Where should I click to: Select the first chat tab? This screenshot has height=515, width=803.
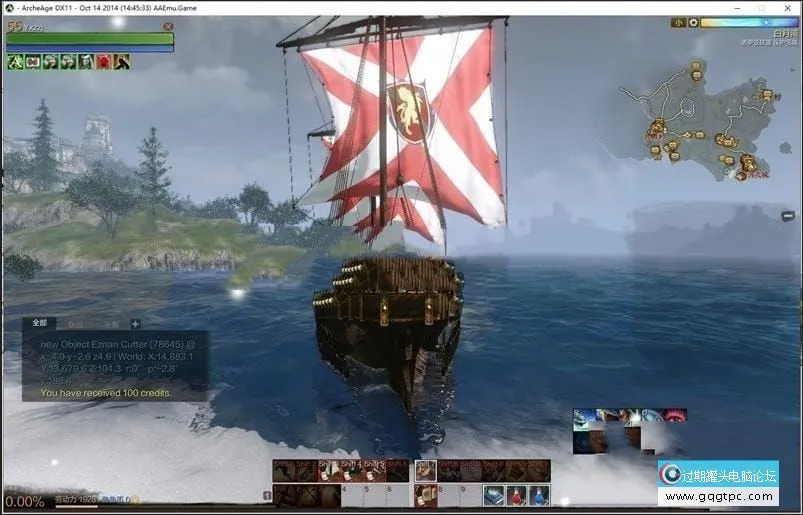tap(40, 324)
